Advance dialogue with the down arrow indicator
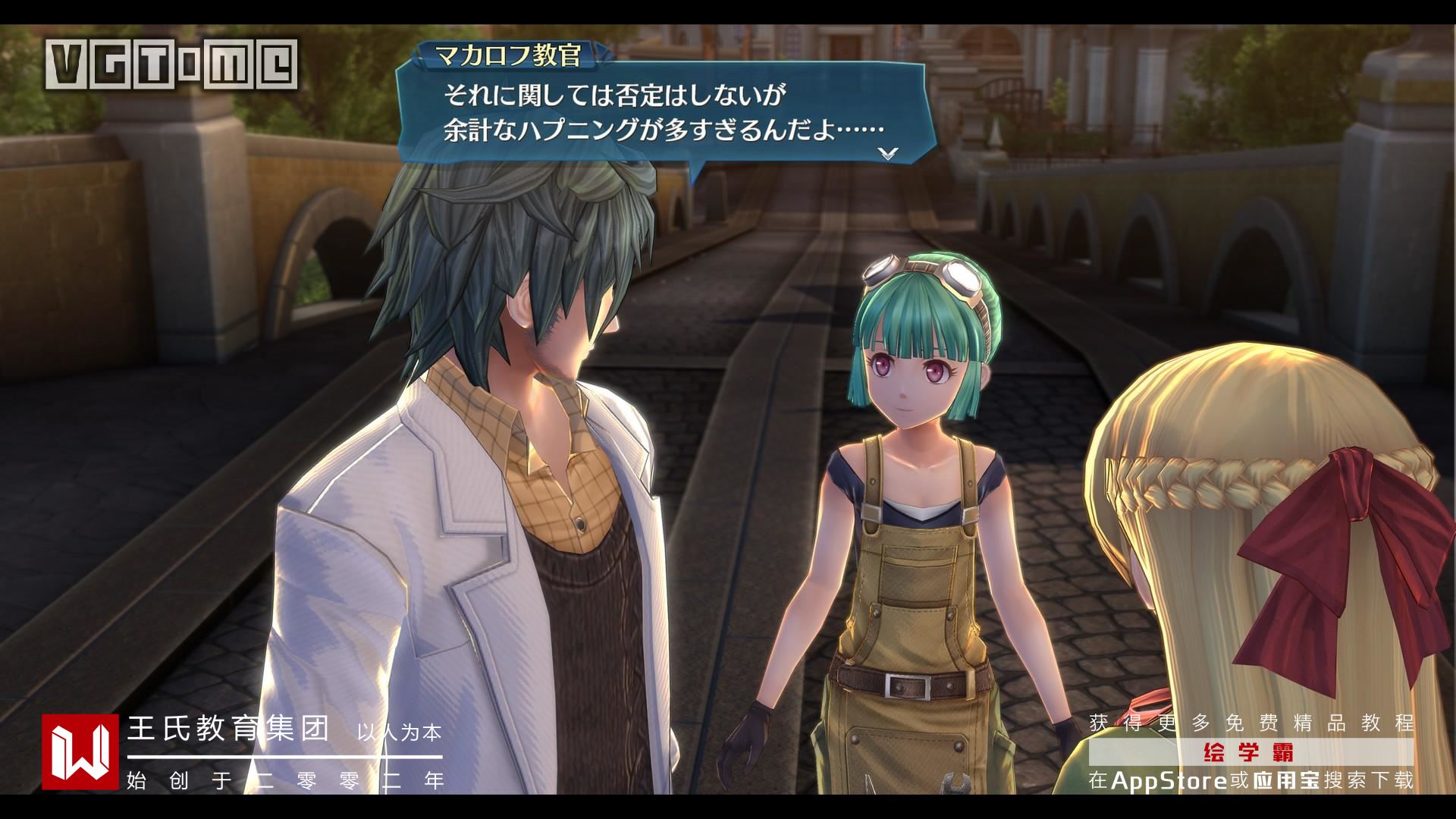This screenshot has width=1456, height=819. point(888,152)
